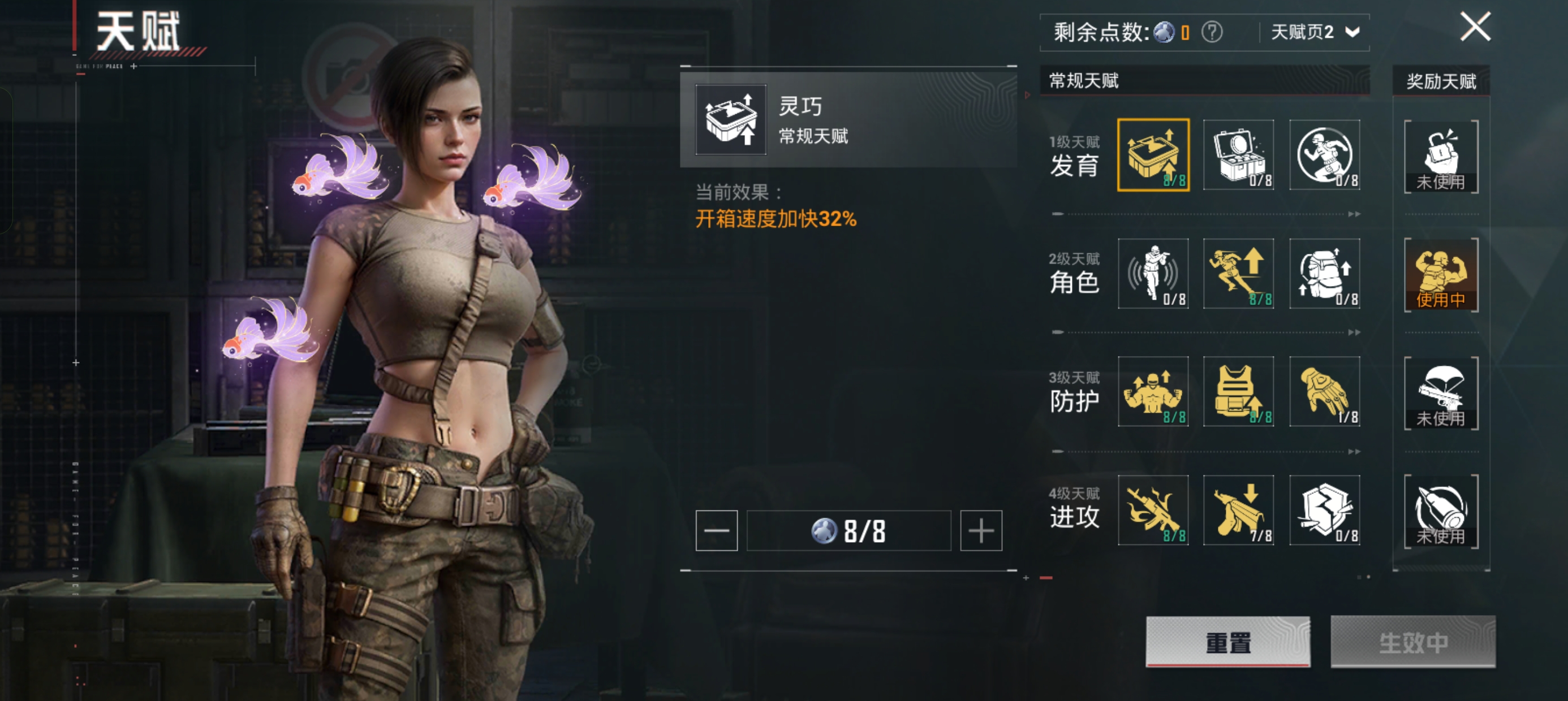Screen dimensions: 1568x701
Task: Decrease talent points with the minus button
Action: 717,531
